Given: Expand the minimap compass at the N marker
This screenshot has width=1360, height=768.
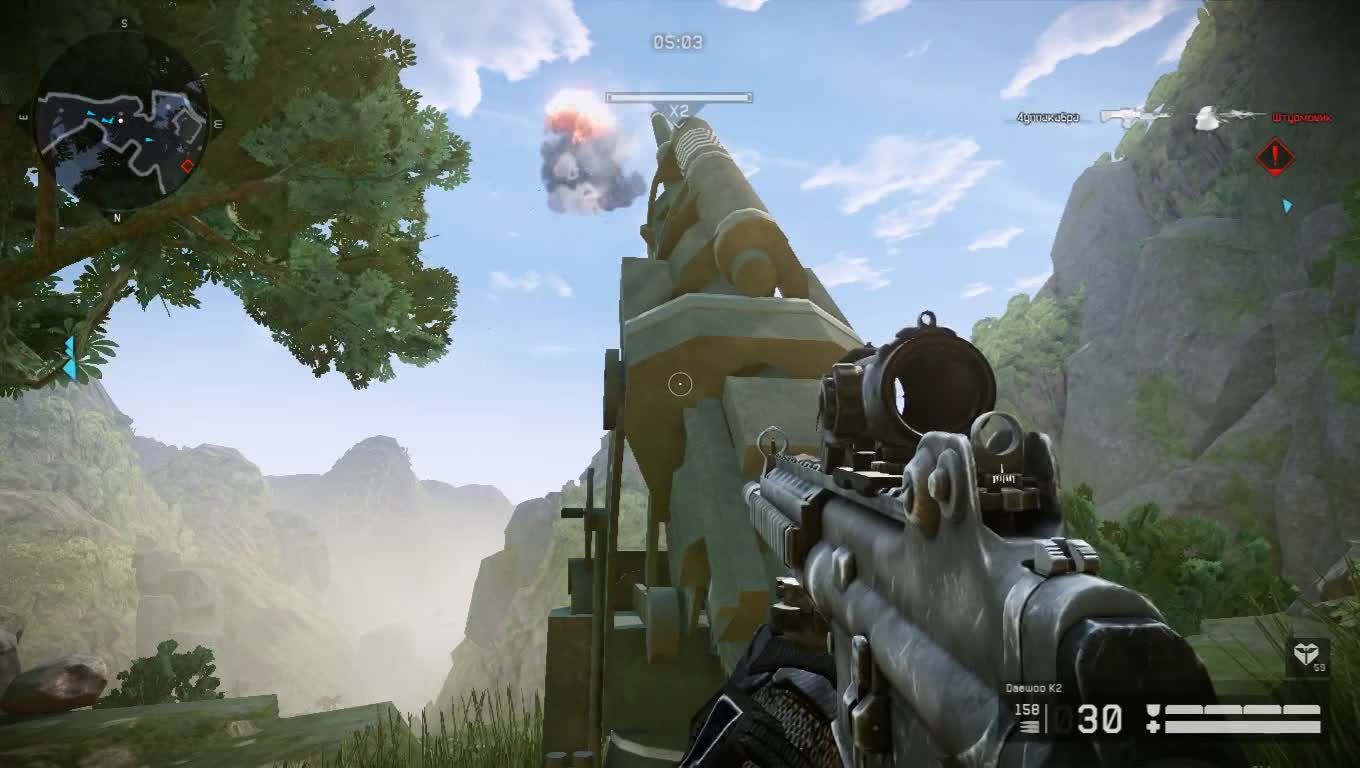Looking at the screenshot, I should pos(117,216).
